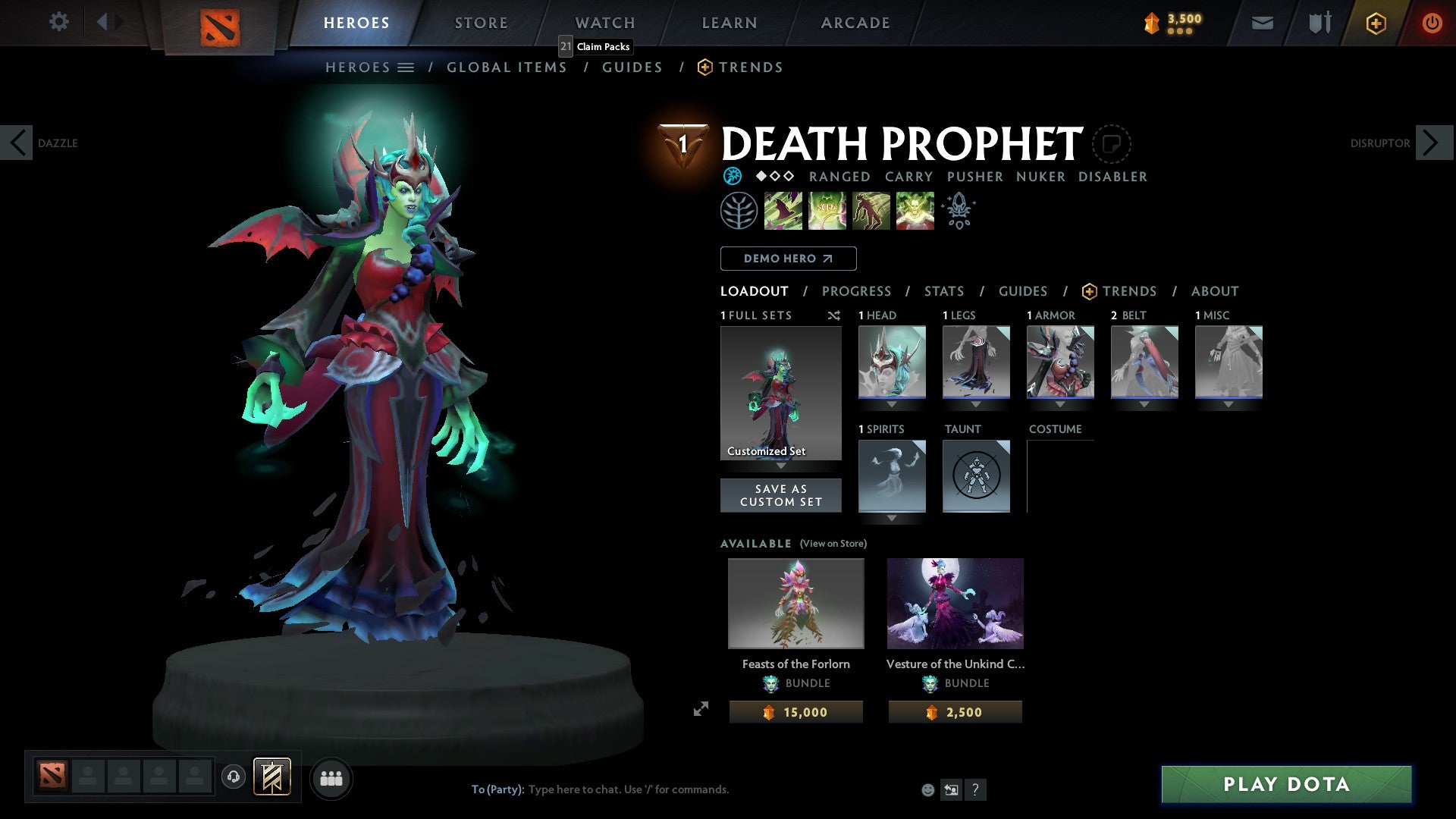Viewport: 1456px width, 819px height.
Task: Expand the hamburger menu beside HEROES breadcrumb
Action: click(x=407, y=67)
